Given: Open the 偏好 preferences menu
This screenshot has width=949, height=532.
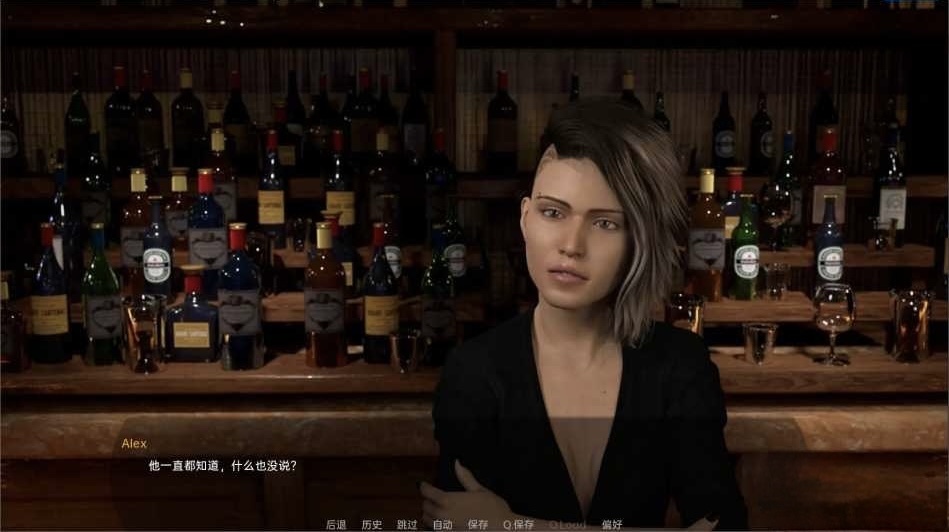Looking at the screenshot, I should coord(612,524).
